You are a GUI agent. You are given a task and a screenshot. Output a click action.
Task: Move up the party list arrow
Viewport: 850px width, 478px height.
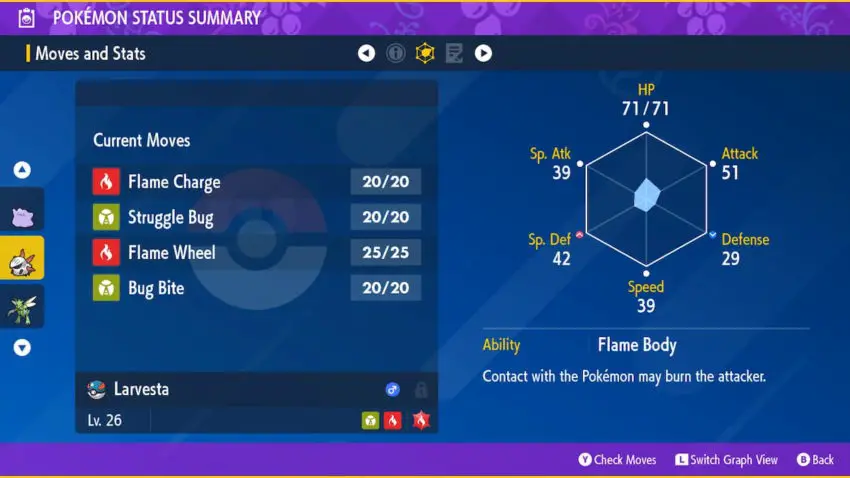[22, 170]
